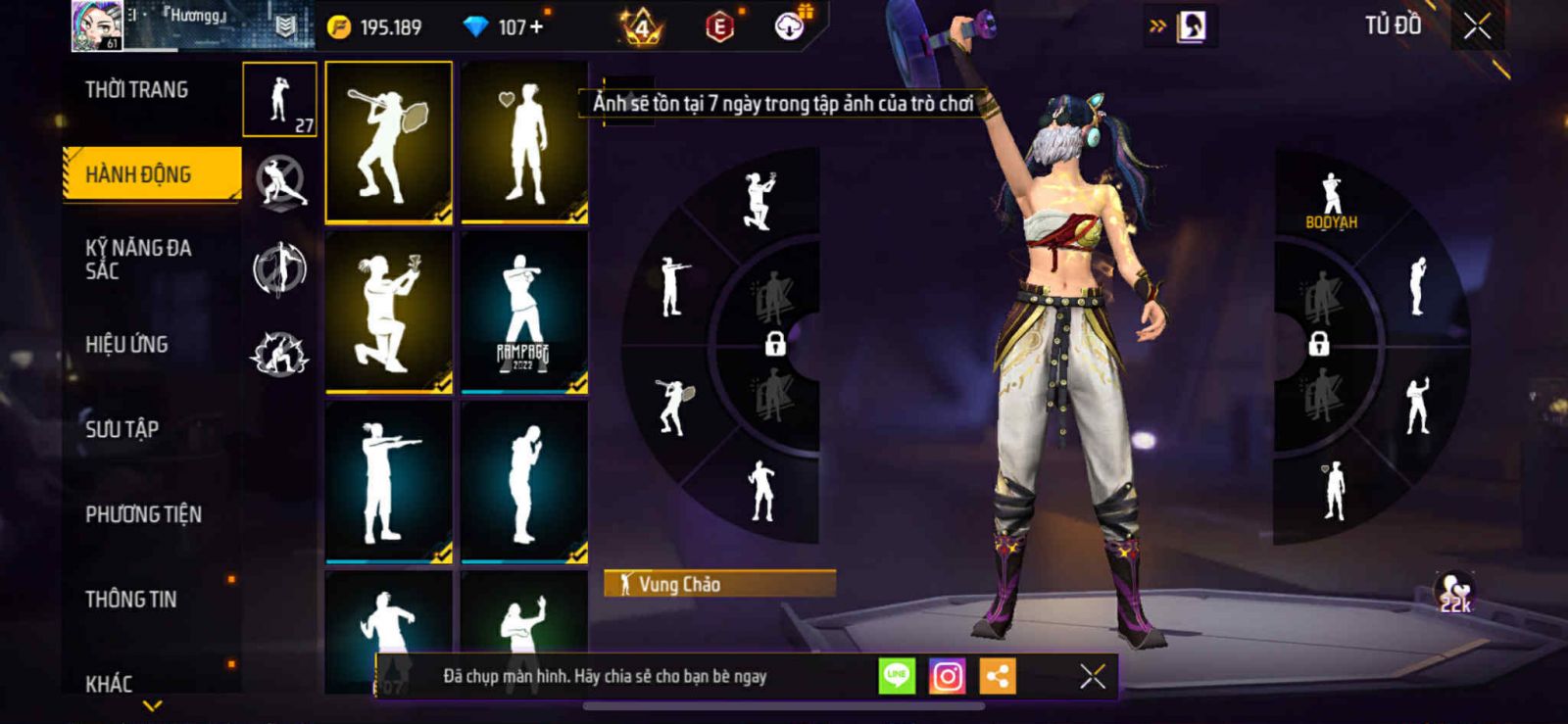Open the Thời Trang category
Viewport: 1568px width, 724px height.
pos(136,90)
